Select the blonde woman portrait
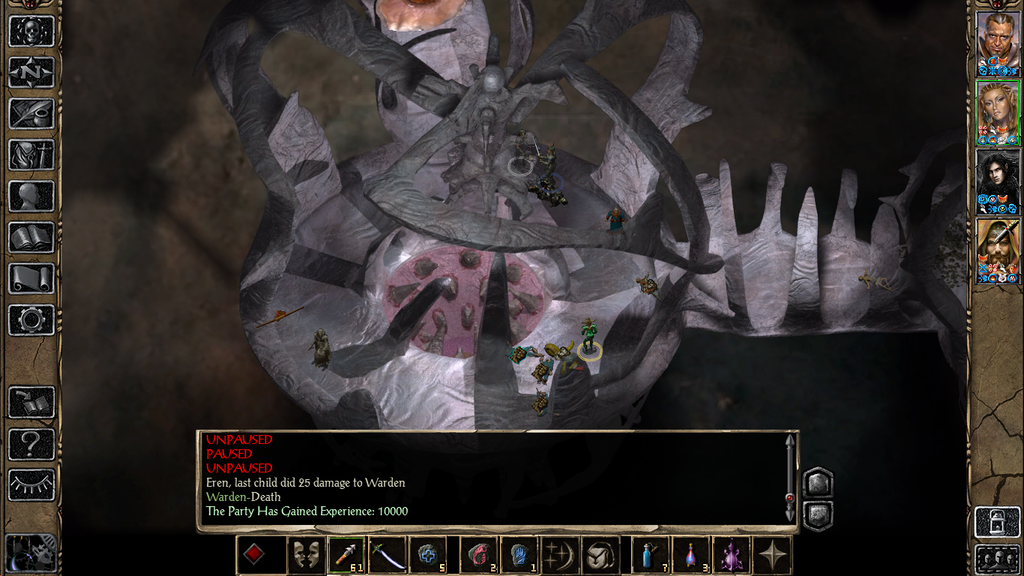The width and height of the screenshot is (1024, 576). (x=997, y=113)
